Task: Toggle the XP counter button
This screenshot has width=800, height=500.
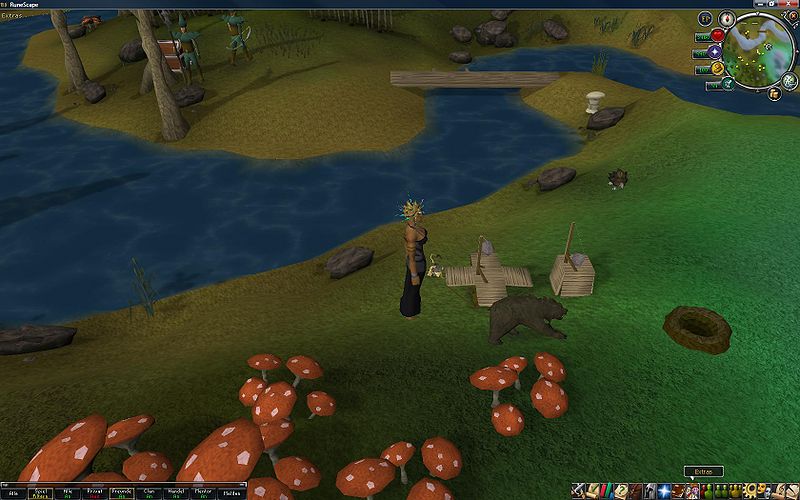Action: tap(704, 19)
